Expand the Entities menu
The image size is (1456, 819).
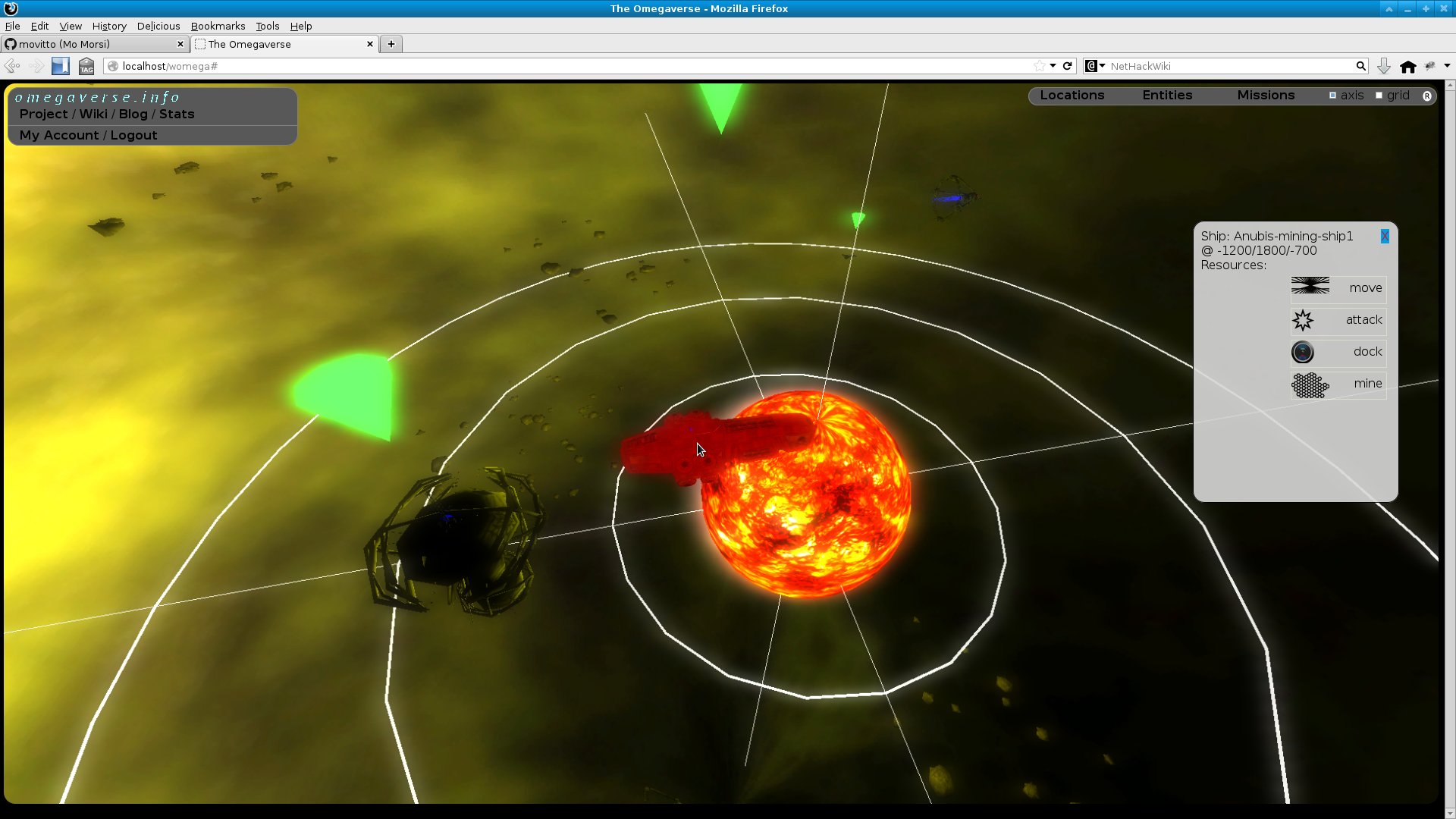pyautogui.click(x=1166, y=95)
